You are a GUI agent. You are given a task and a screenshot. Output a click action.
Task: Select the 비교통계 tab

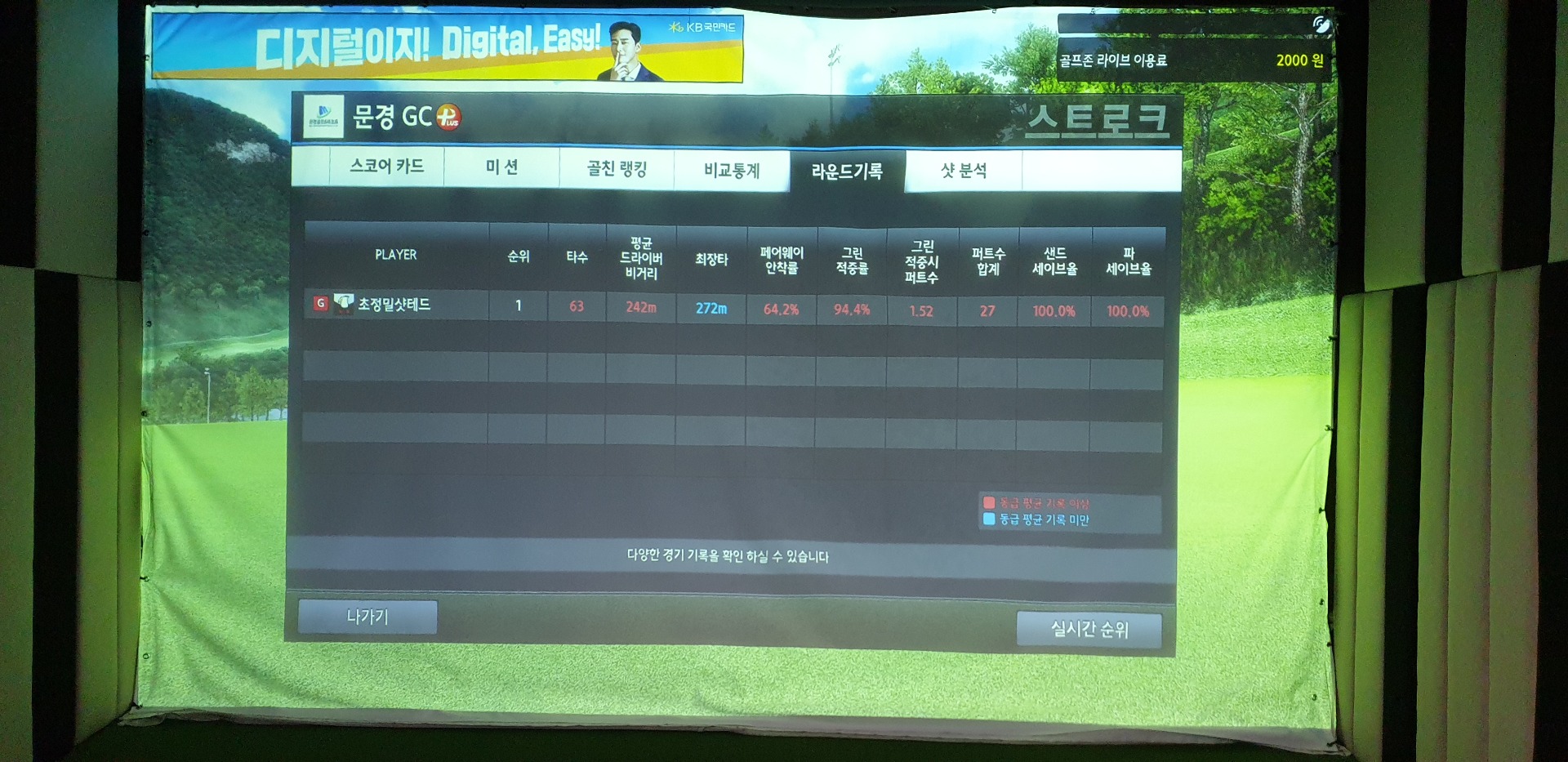coord(732,171)
